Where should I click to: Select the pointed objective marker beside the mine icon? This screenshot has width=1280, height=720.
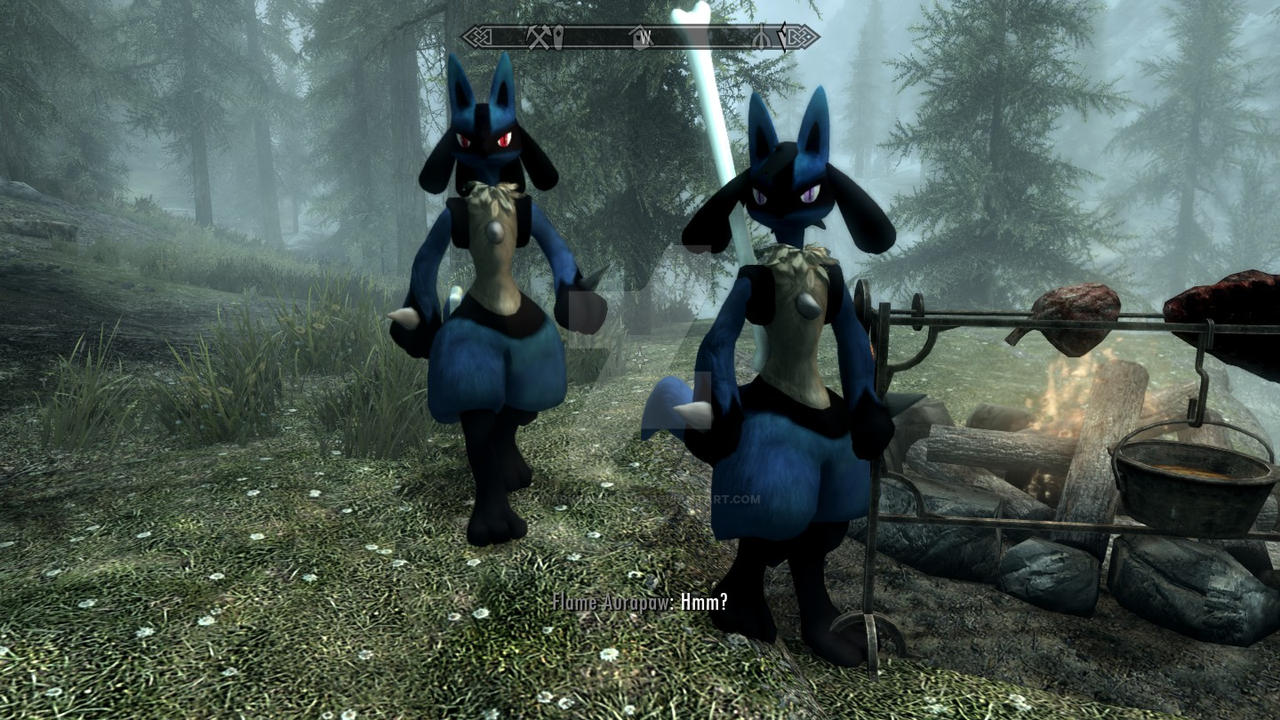556,36
